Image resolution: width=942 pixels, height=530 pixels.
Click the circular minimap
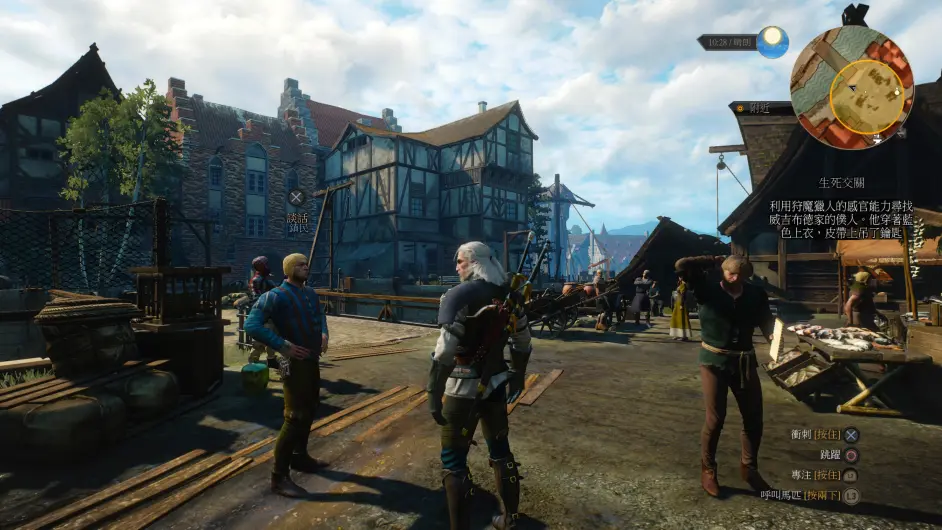tap(851, 88)
